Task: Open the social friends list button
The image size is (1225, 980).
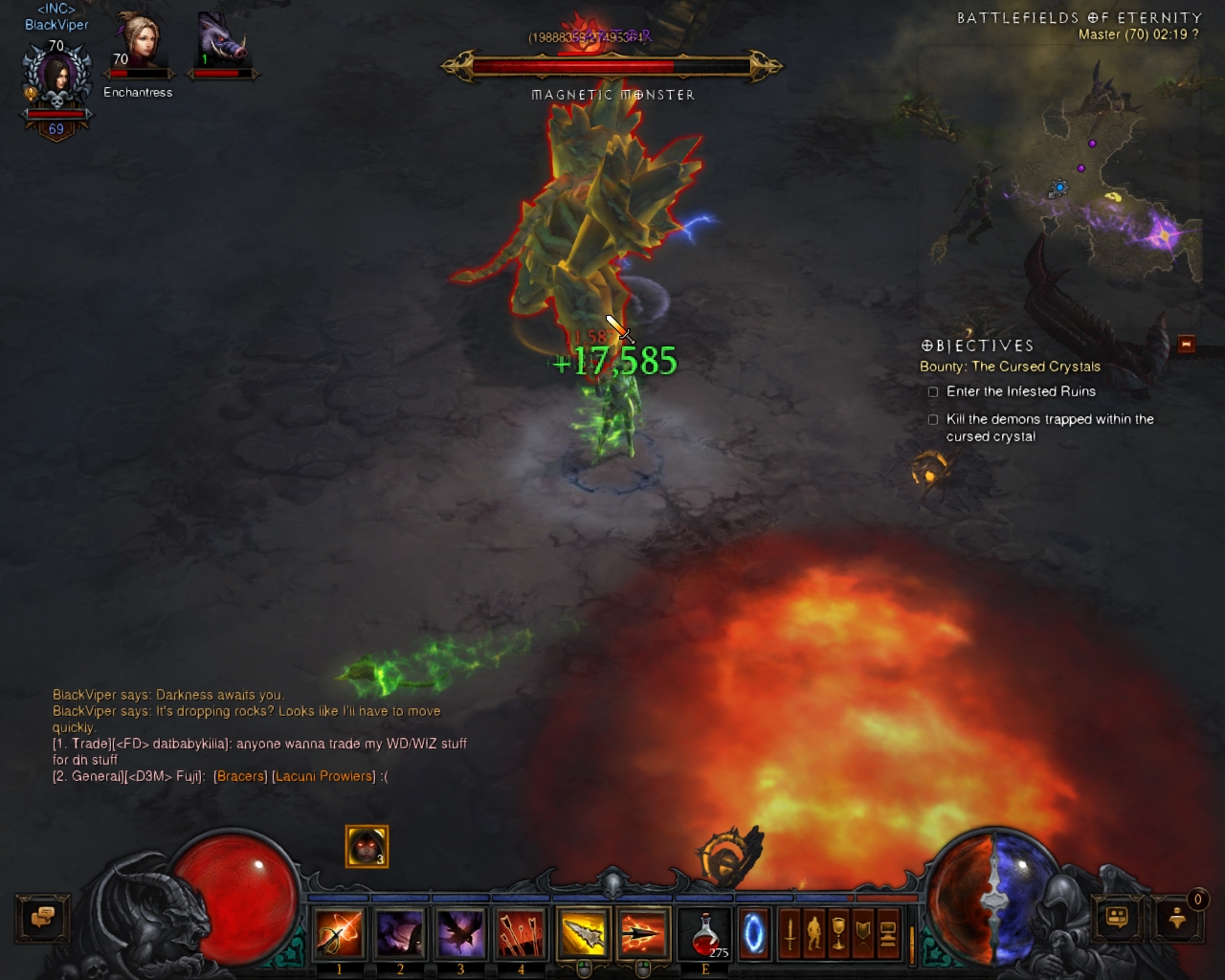Action: click(x=1118, y=918)
